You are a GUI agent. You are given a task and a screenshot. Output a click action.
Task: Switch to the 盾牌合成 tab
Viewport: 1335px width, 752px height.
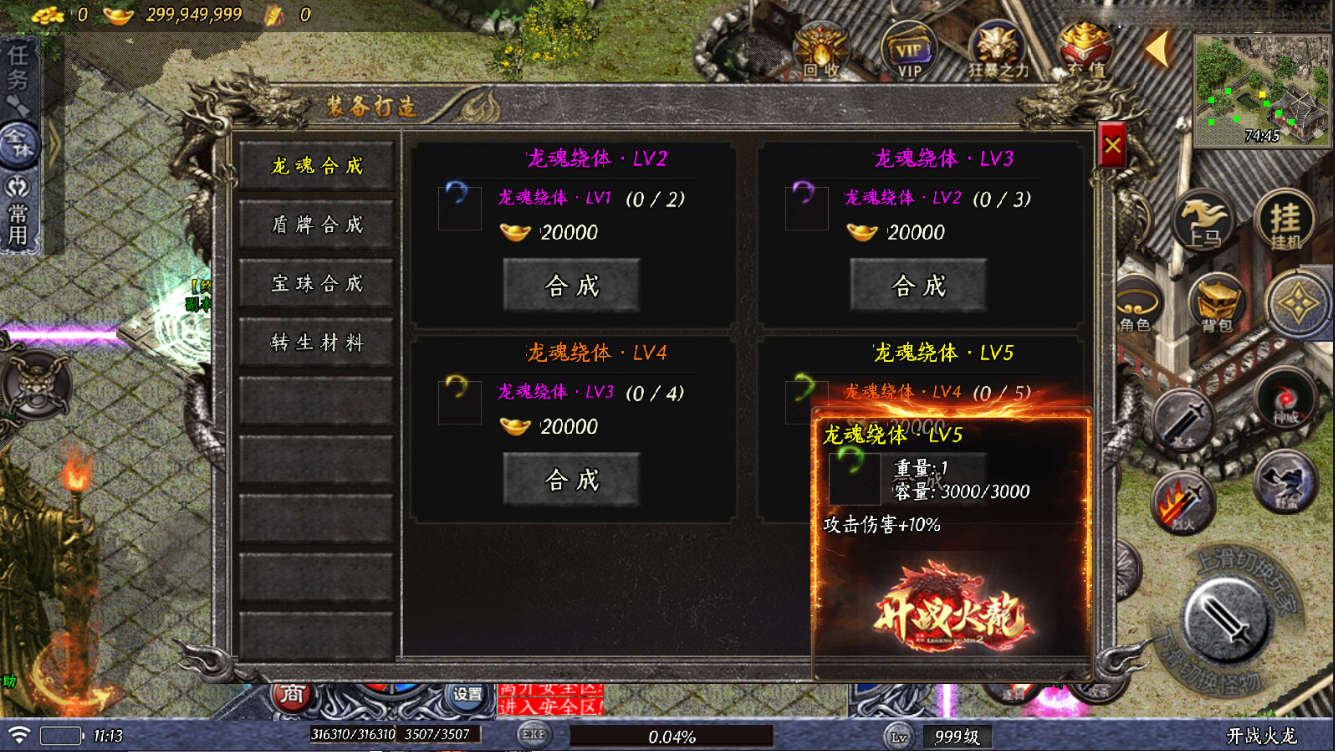316,225
